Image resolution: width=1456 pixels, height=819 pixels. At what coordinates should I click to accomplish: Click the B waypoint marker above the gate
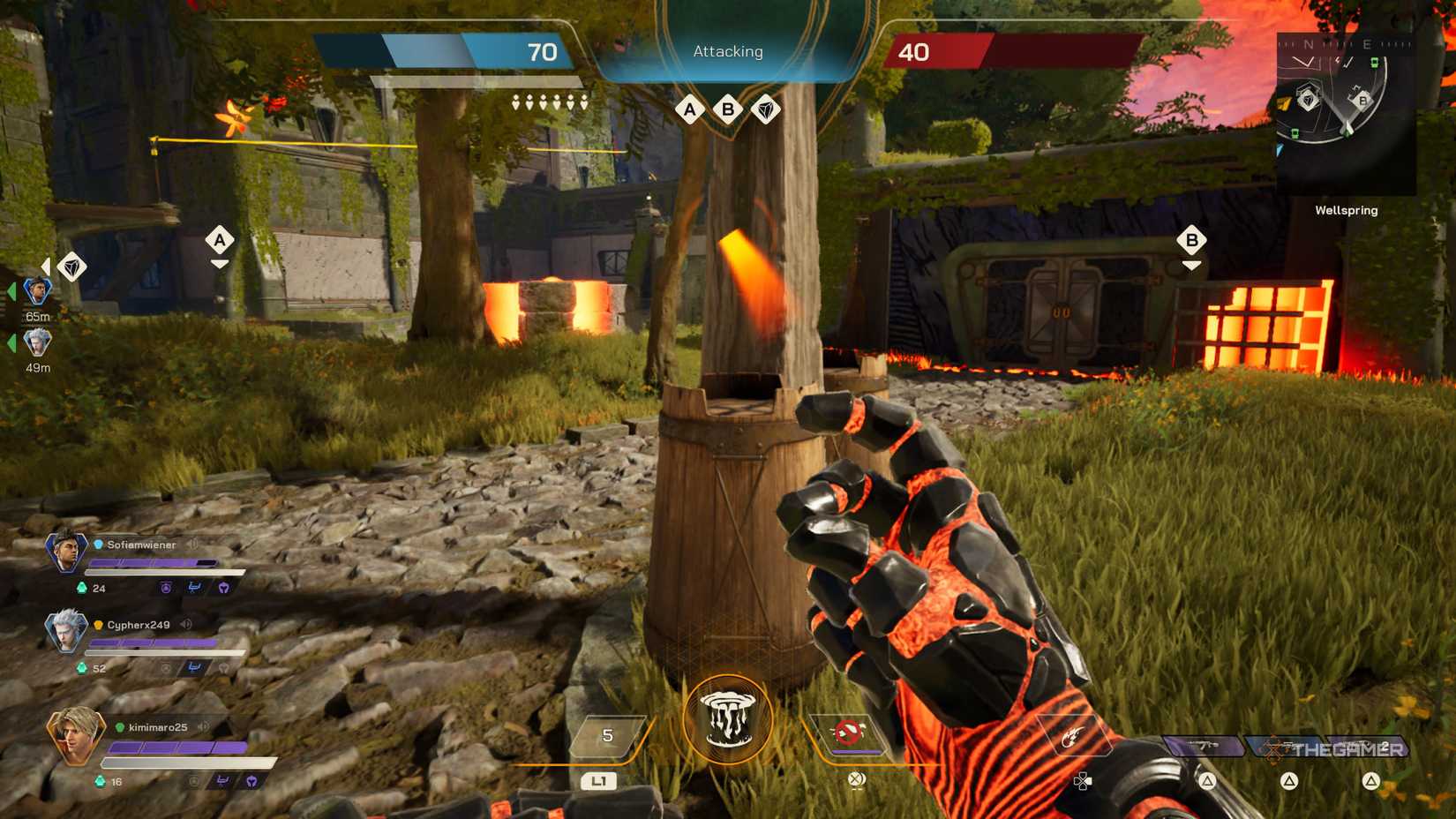tap(1191, 240)
